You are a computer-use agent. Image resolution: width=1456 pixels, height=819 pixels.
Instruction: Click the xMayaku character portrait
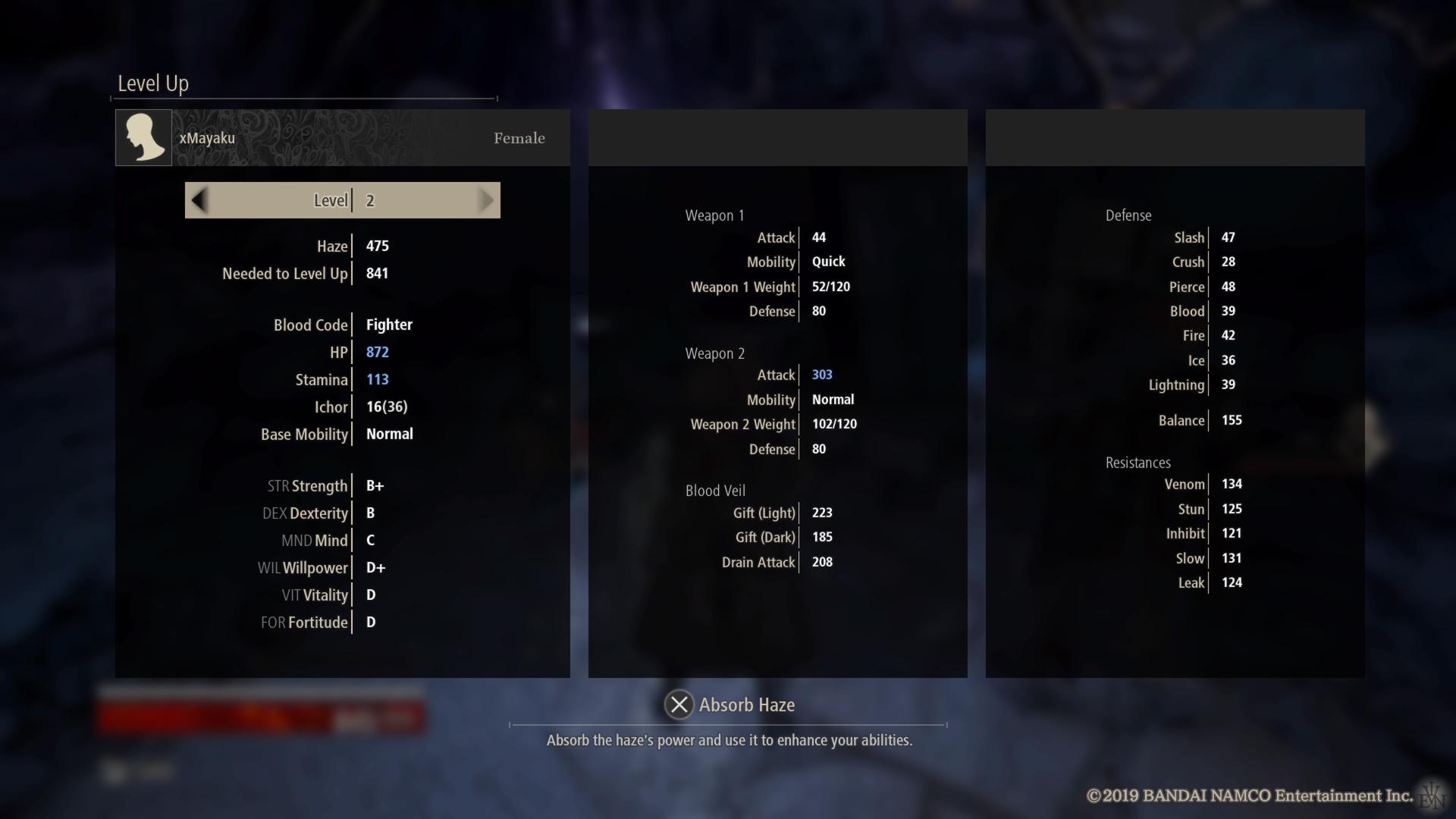click(x=143, y=137)
